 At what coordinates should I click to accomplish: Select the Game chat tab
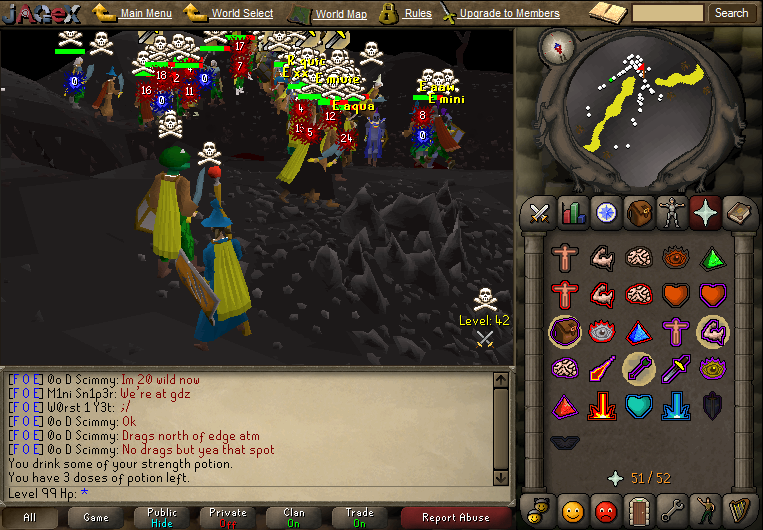click(x=96, y=517)
